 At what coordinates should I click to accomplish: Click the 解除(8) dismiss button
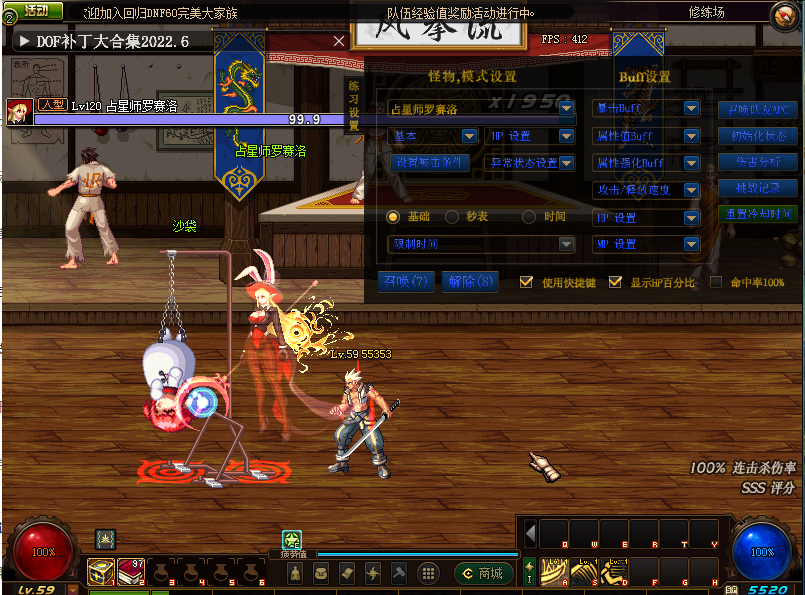[471, 282]
